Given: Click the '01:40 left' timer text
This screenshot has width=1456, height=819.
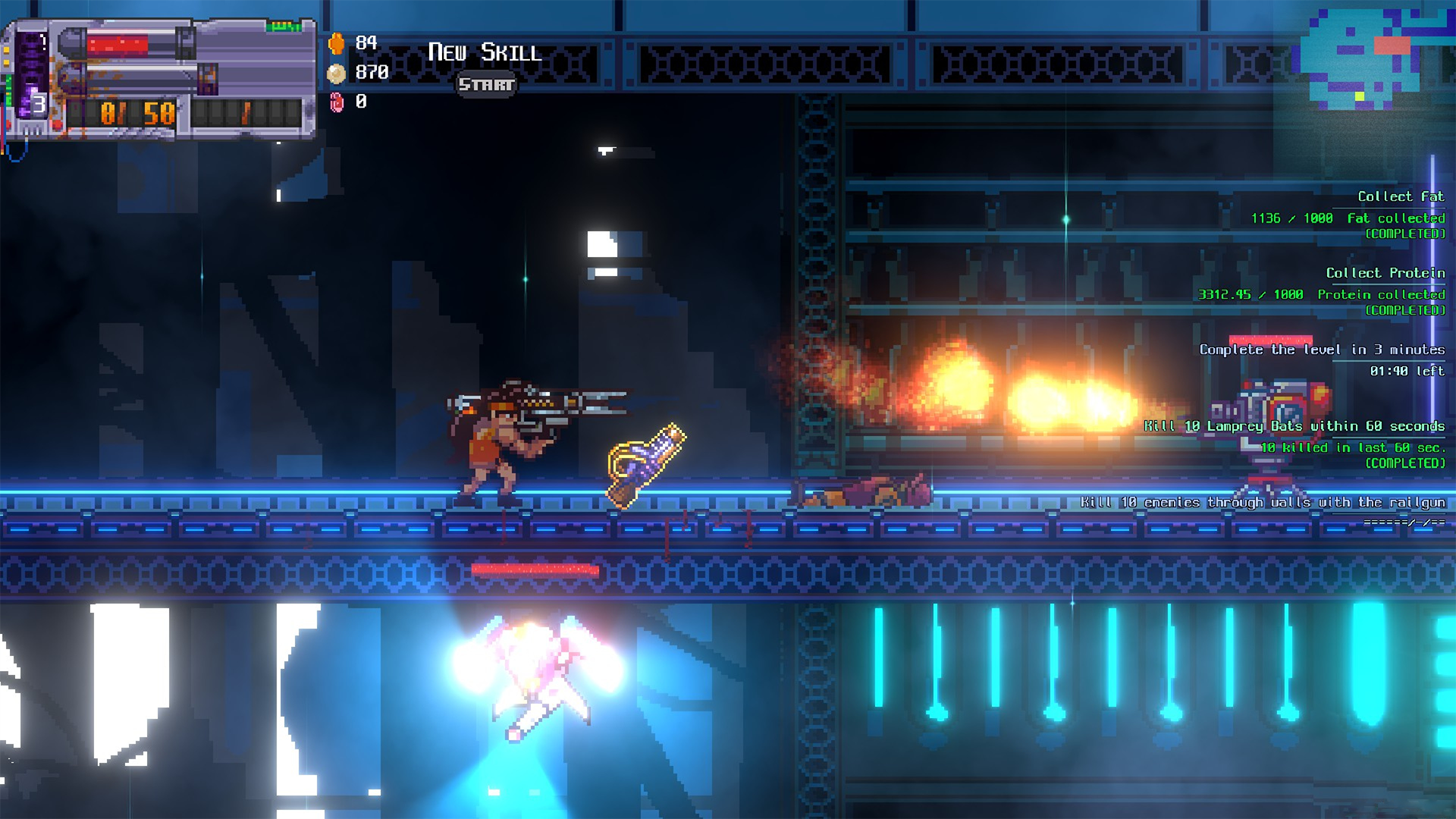Looking at the screenshot, I should point(1409,372).
